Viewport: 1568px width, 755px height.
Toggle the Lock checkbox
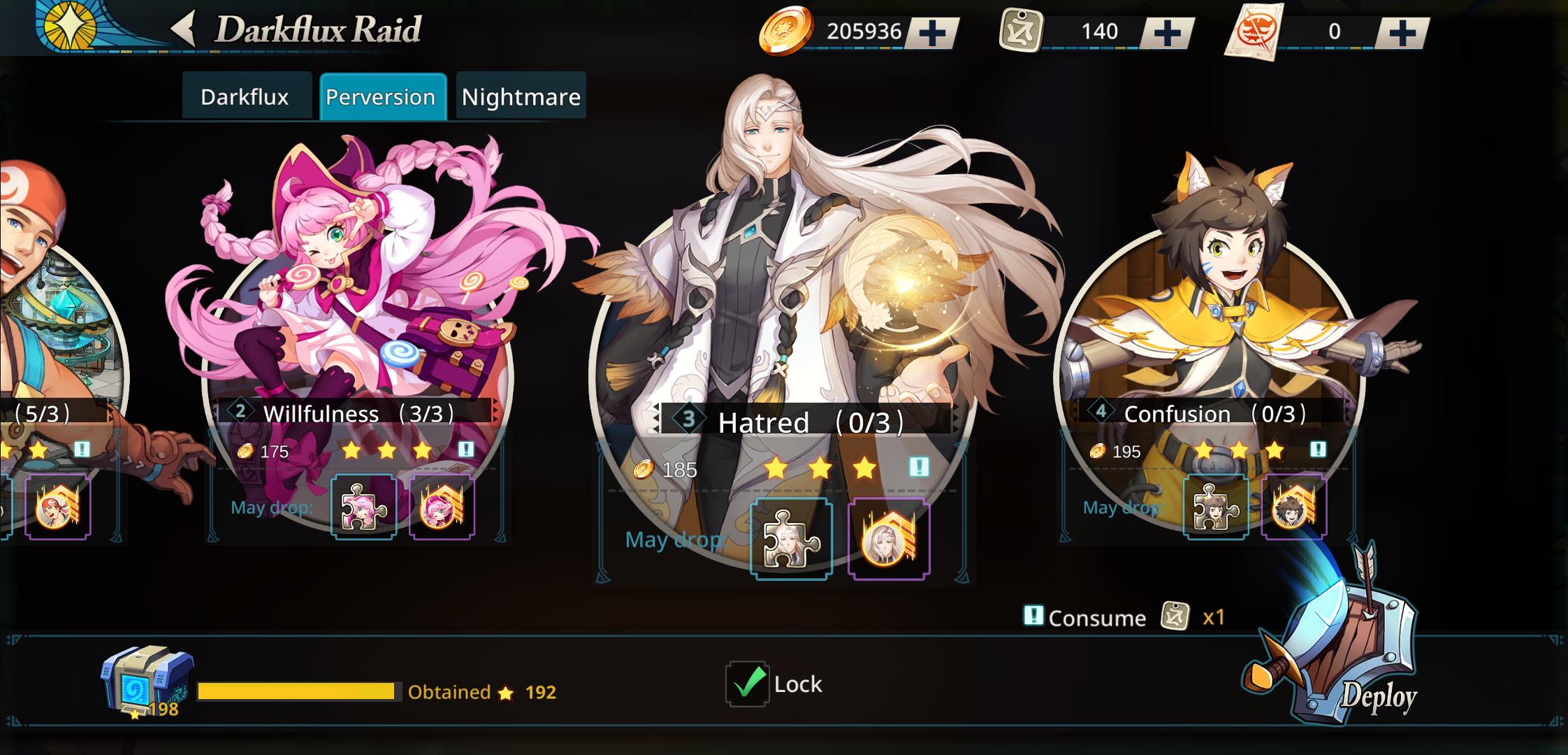pyautogui.click(x=745, y=684)
